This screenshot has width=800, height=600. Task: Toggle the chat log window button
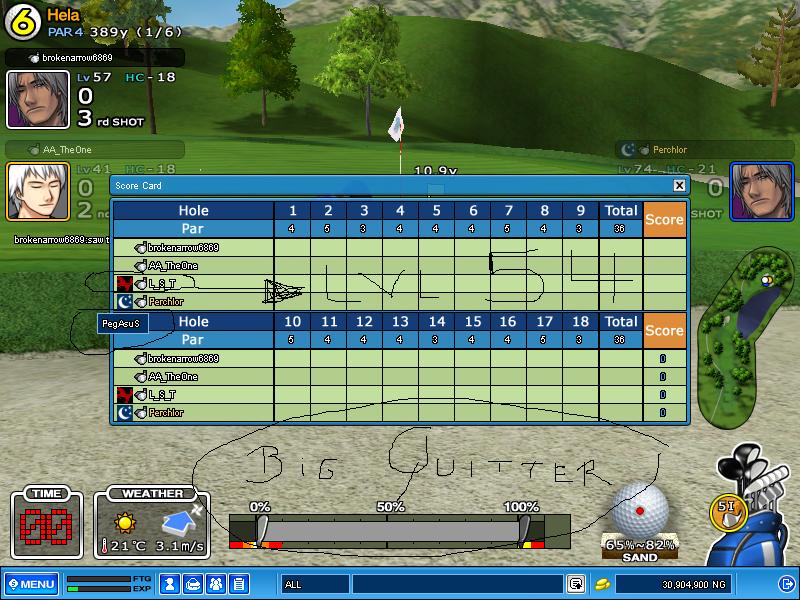pos(576,583)
